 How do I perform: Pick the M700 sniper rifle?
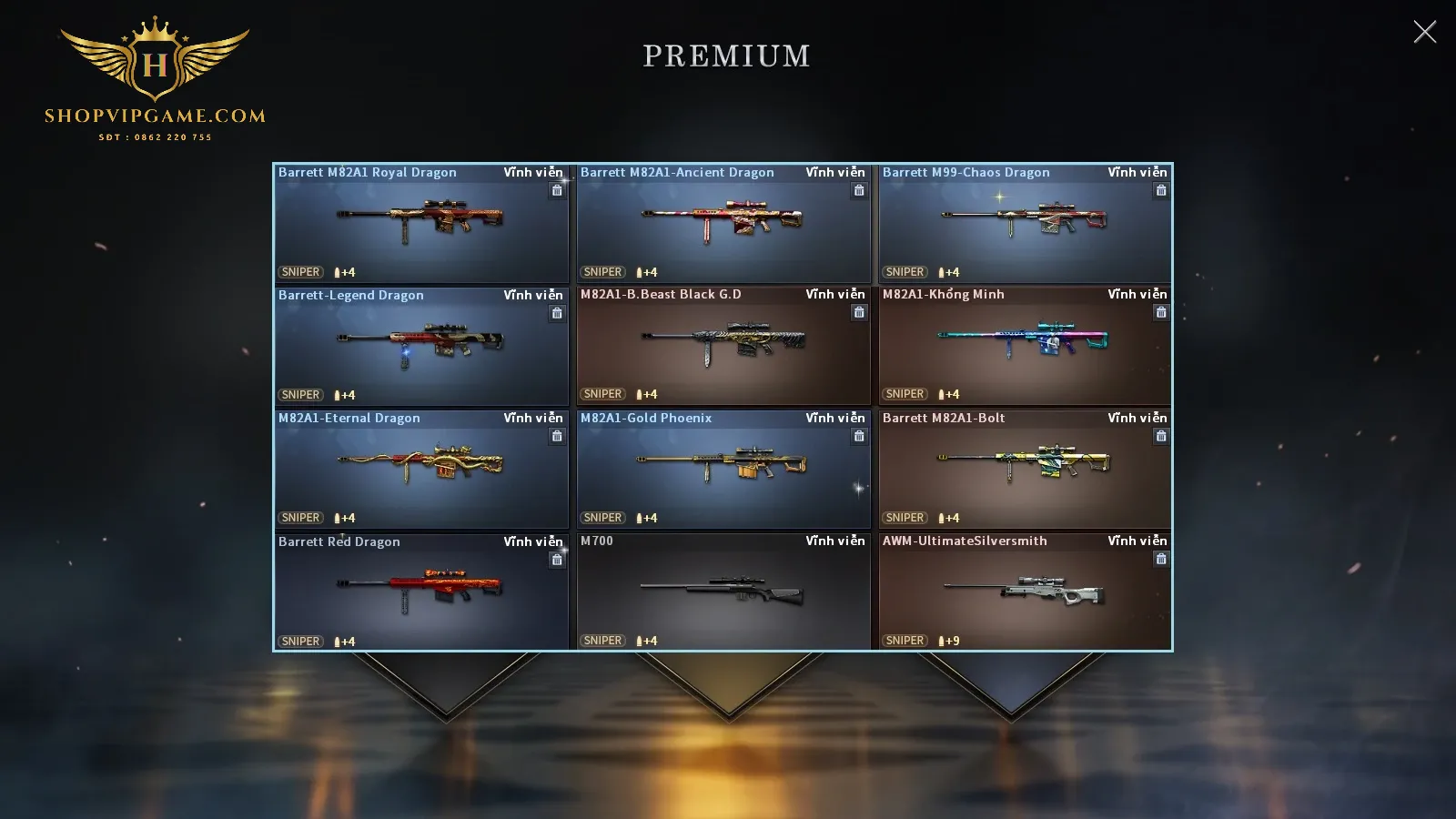[723, 592]
